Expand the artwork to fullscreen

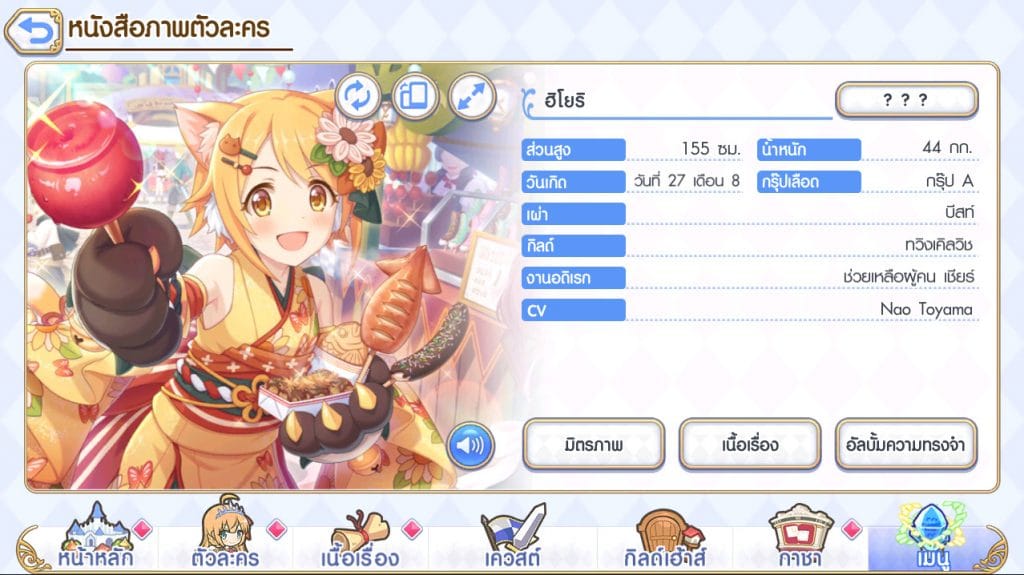click(x=471, y=96)
